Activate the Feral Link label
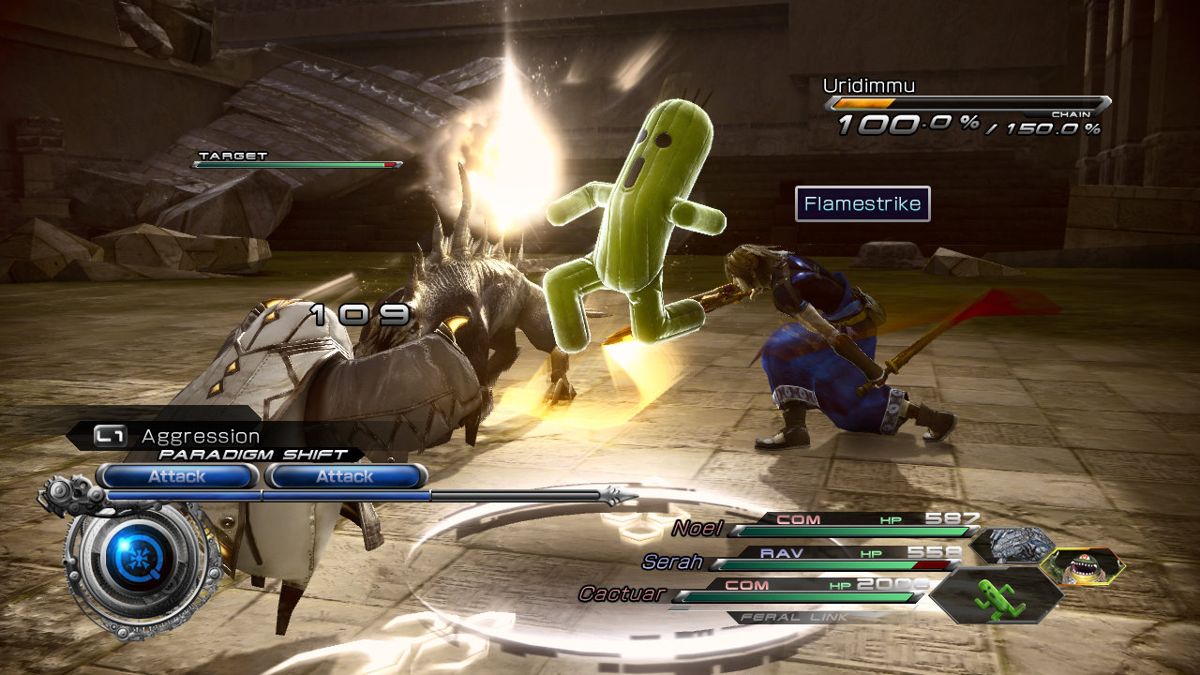This screenshot has width=1200, height=675. [812, 617]
